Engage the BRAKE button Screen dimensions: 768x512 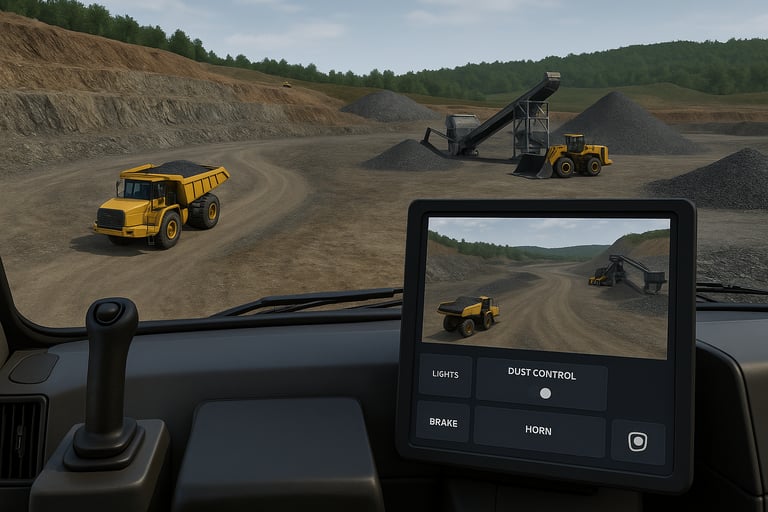click(443, 422)
